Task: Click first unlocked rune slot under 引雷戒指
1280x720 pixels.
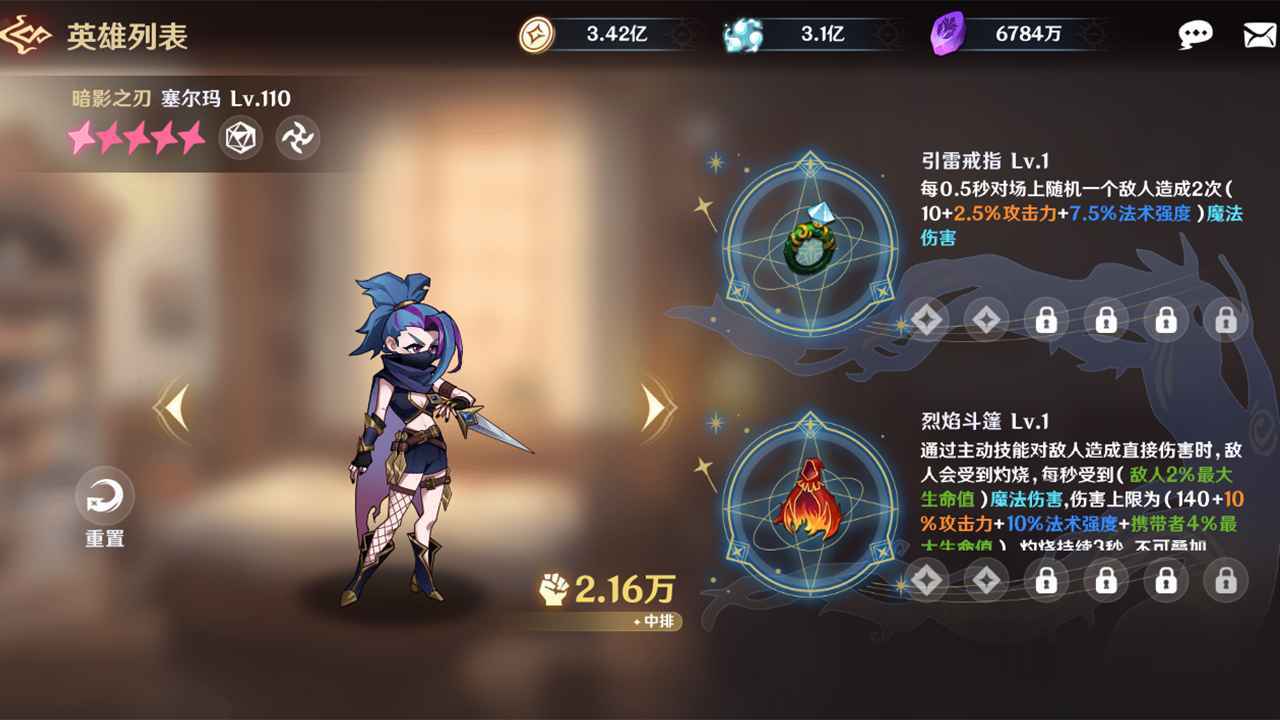Action: click(x=928, y=320)
